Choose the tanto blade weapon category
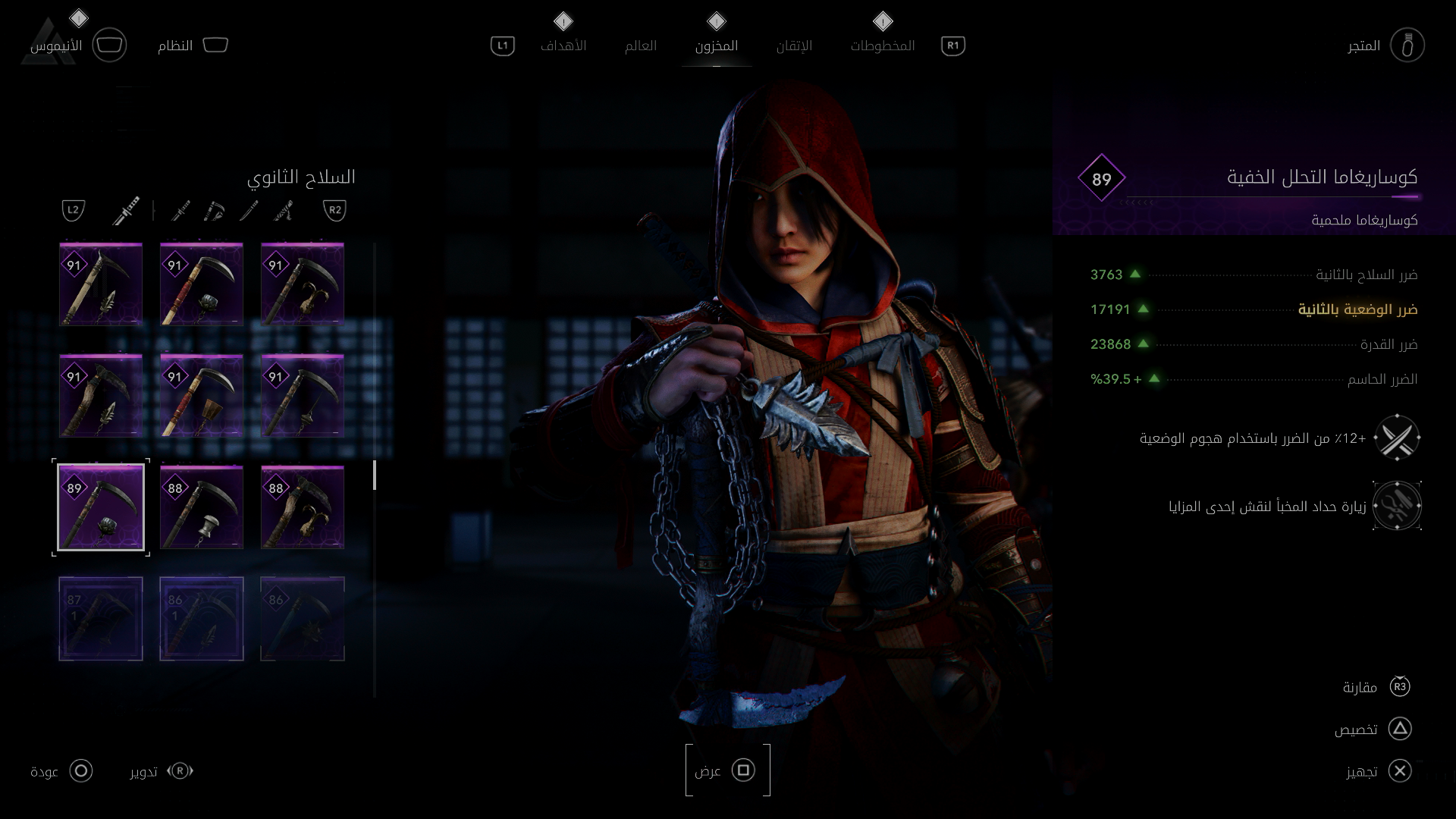 click(x=249, y=210)
